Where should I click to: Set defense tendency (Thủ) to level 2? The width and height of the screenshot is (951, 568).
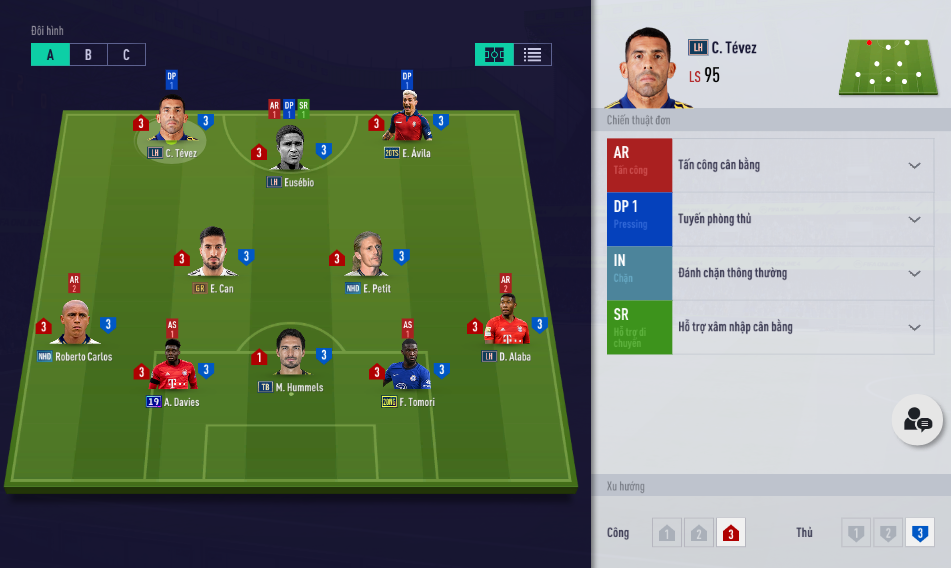[x=887, y=533]
